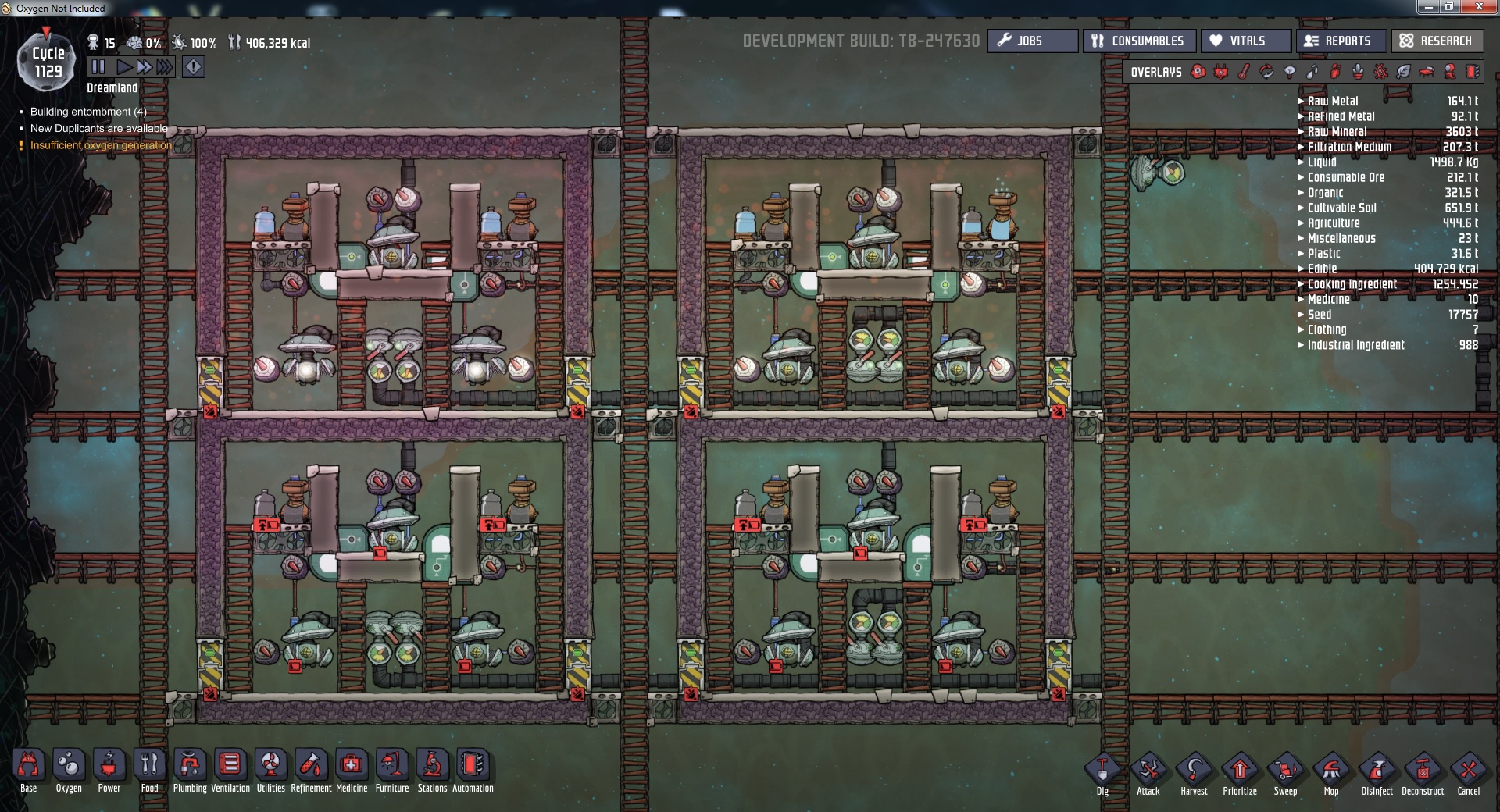This screenshot has height=812, width=1500.
Task: Click the Insufficient oxygen generation alert
Action: (100, 145)
